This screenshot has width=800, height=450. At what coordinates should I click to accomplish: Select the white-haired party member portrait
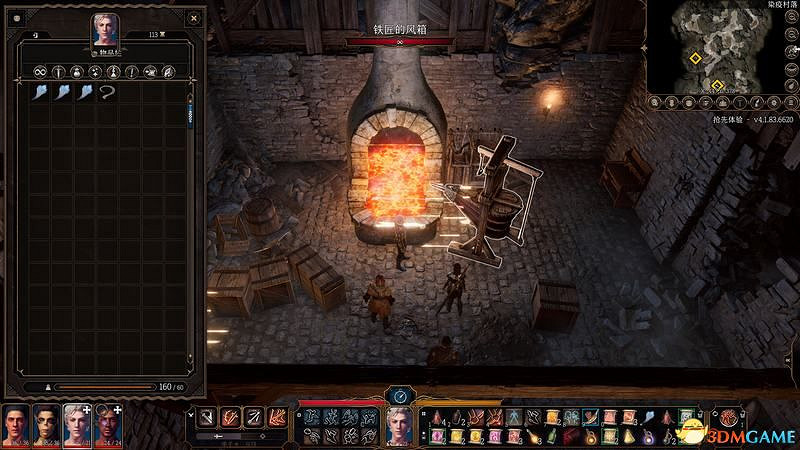click(x=77, y=425)
